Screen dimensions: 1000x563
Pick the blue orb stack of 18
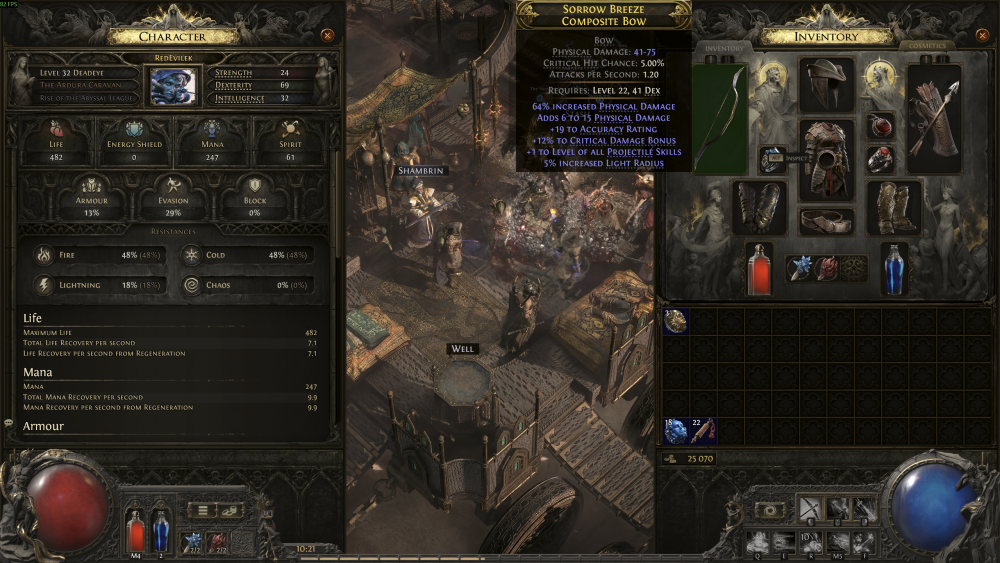pos(676,431)
